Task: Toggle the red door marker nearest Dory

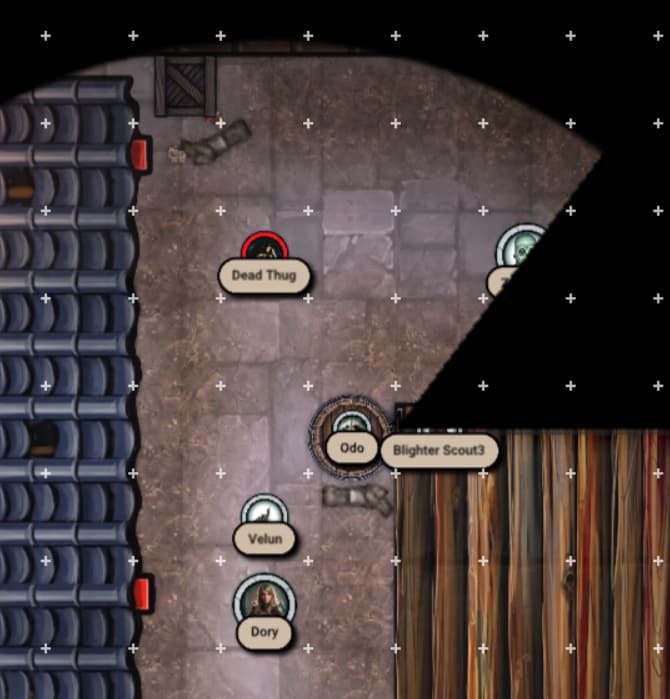Action: click(142, 593)
